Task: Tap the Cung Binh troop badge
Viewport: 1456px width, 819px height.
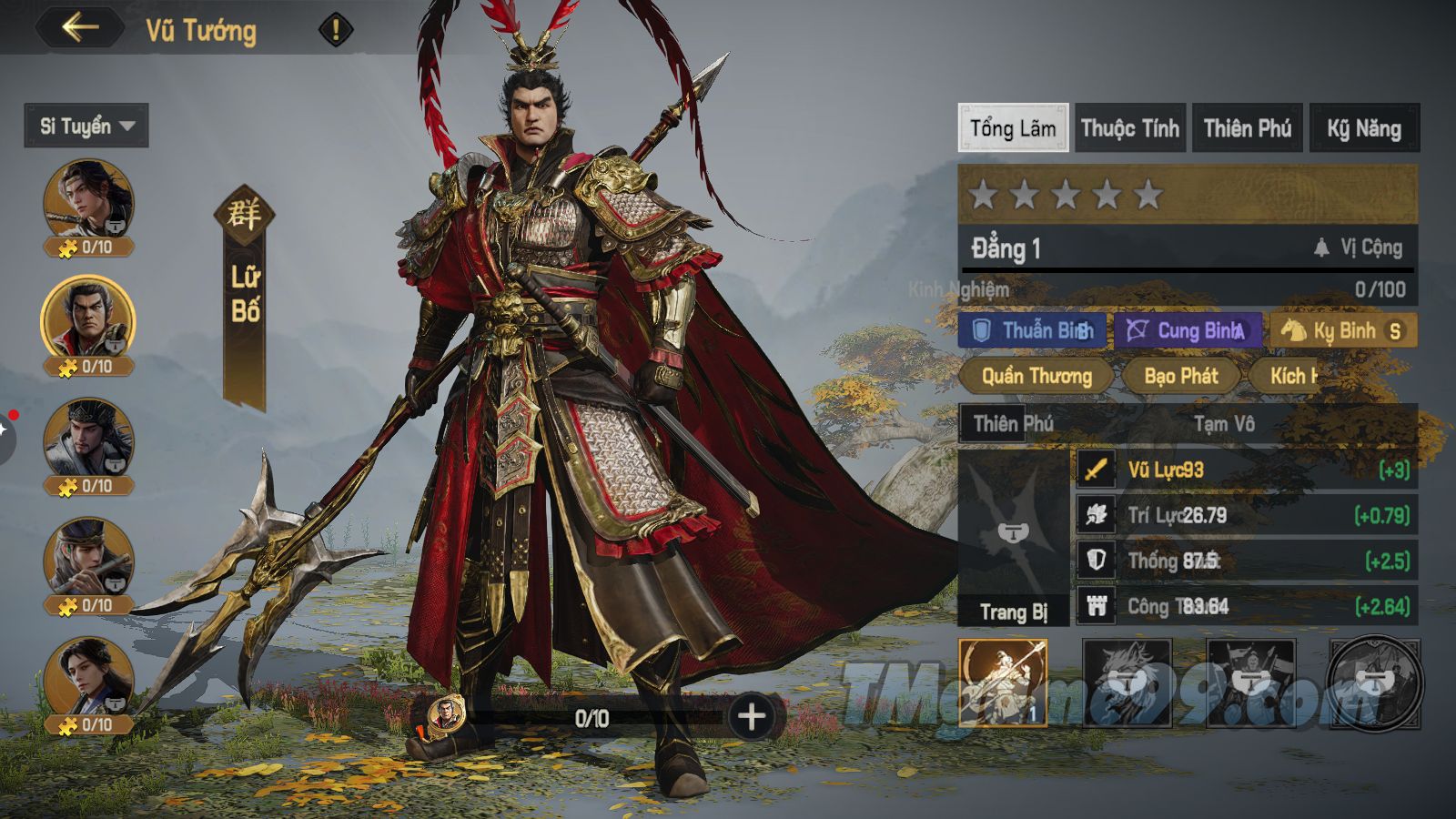Action: coord(1188,330)
